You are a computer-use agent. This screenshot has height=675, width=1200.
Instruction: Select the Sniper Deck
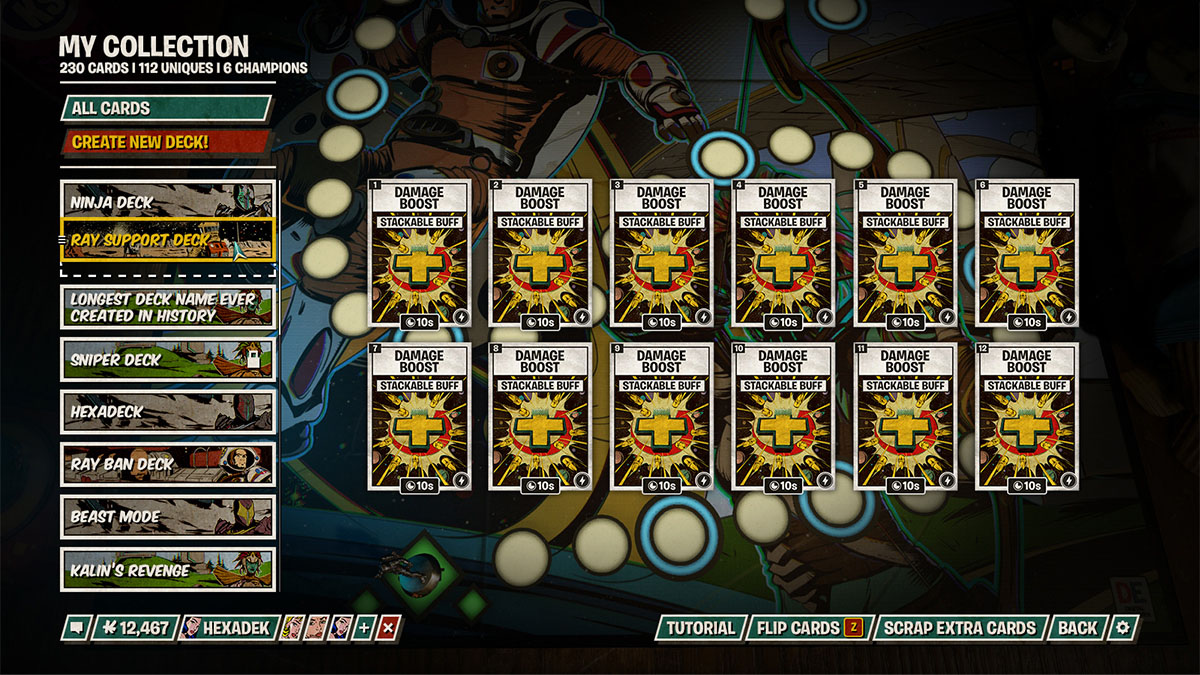(x=167, y=359)
